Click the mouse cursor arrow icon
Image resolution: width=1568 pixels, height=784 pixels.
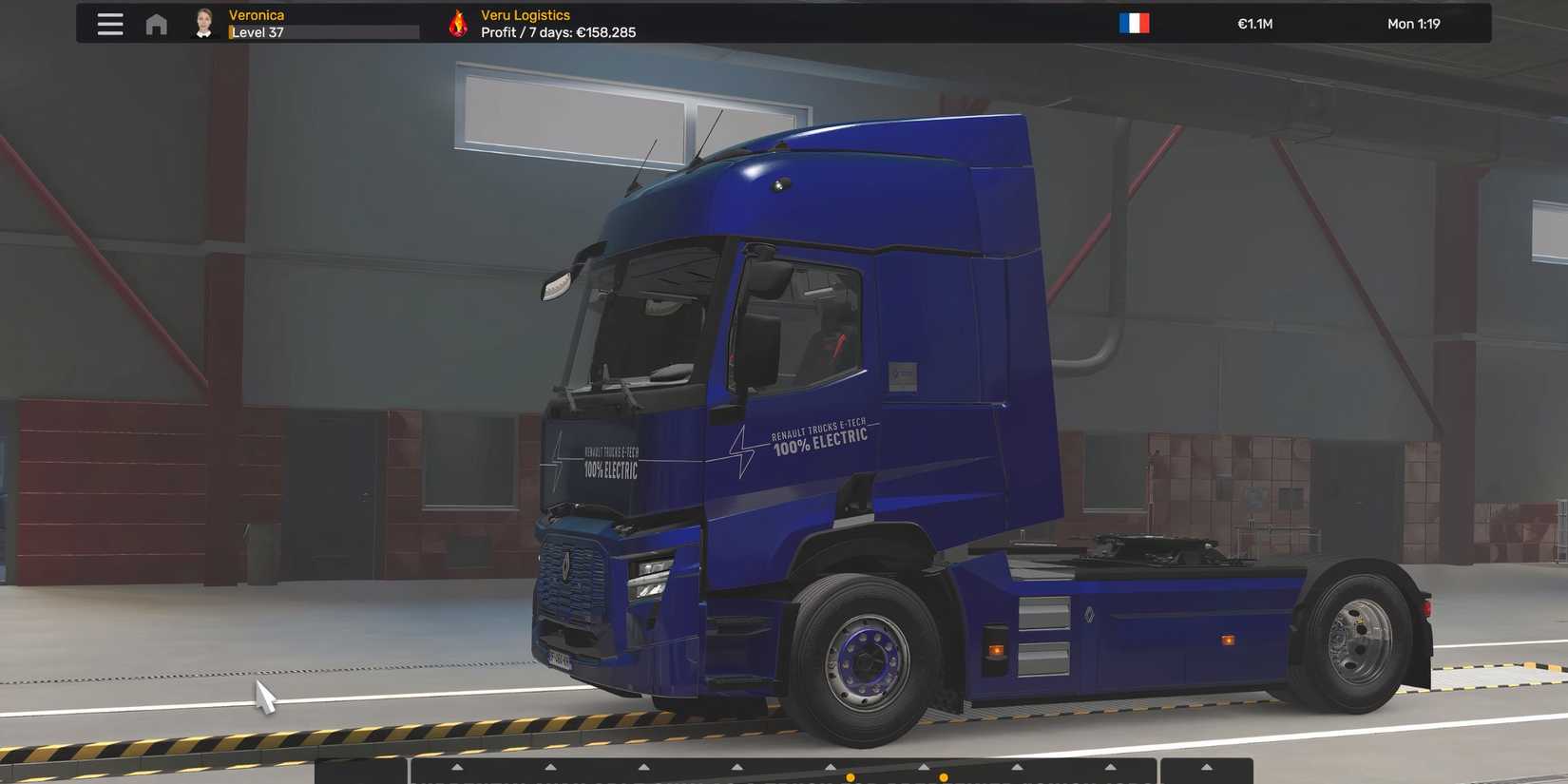(x=264, y=697)
